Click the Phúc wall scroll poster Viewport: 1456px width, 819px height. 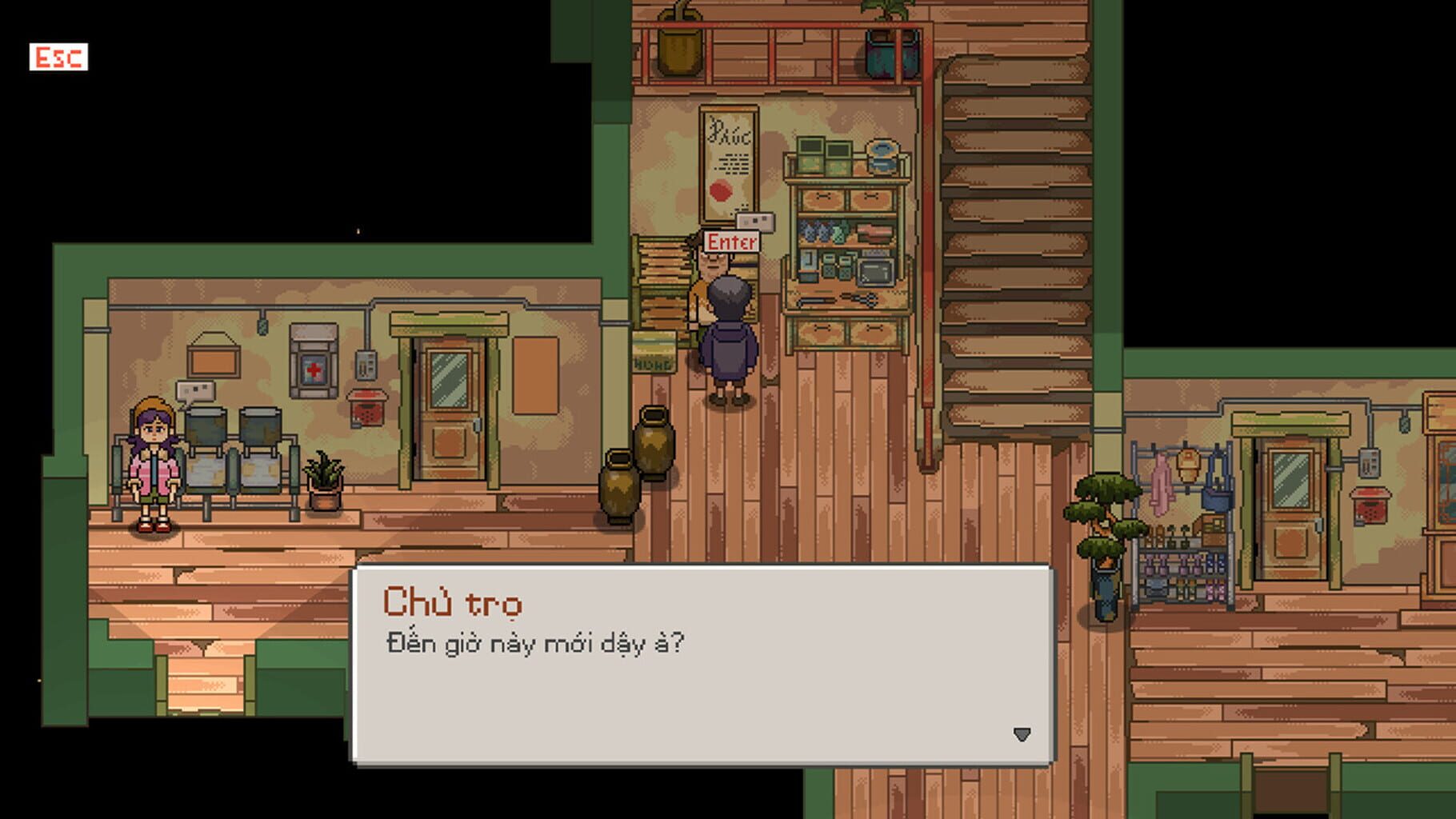pyautogui.click(x=728, y=164)
